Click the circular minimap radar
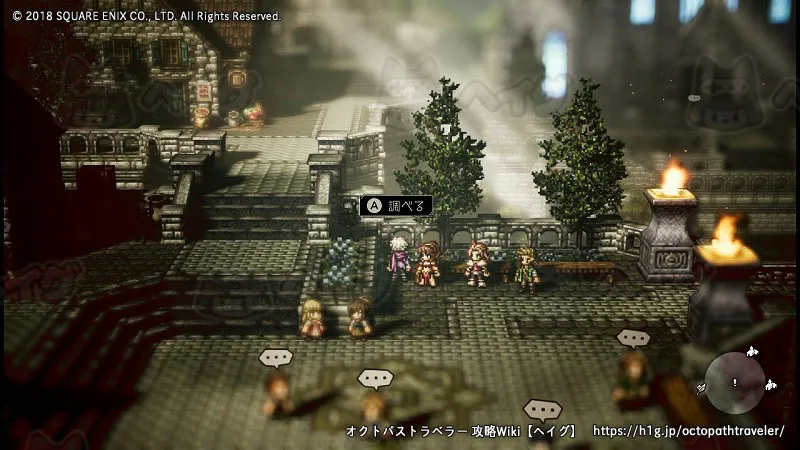800x450 pixels. (x=735, y=381)
